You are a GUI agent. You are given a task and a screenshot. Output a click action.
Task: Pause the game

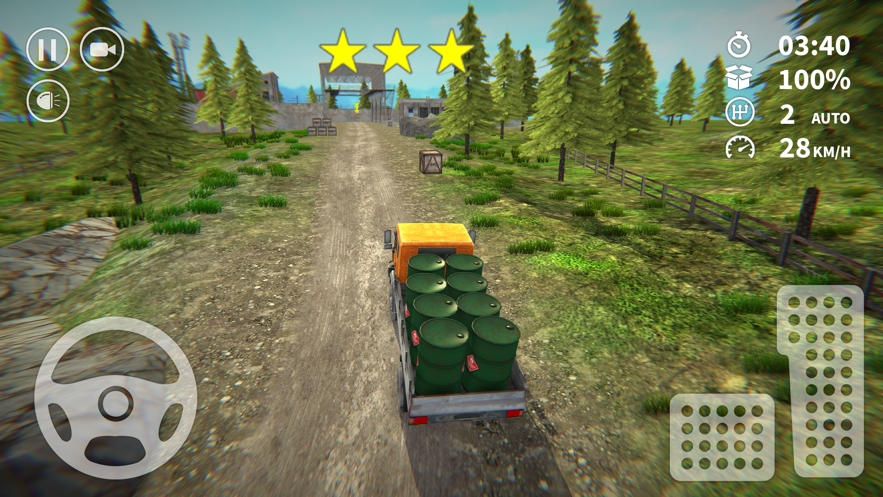[x=47, y=49]
